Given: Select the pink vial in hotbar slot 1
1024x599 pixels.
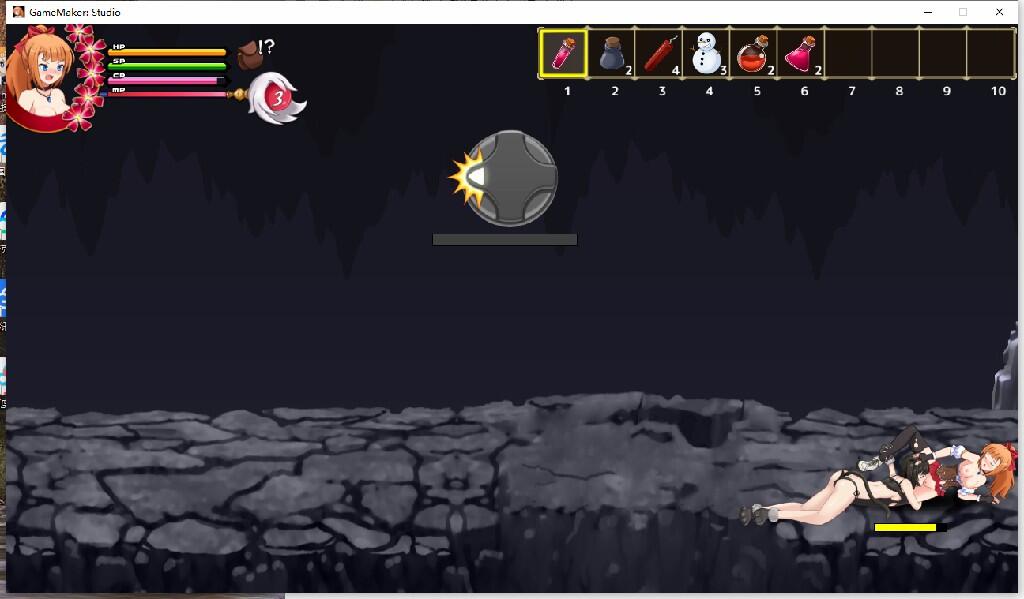Looking at the screenshot, I should click(564, 53).
